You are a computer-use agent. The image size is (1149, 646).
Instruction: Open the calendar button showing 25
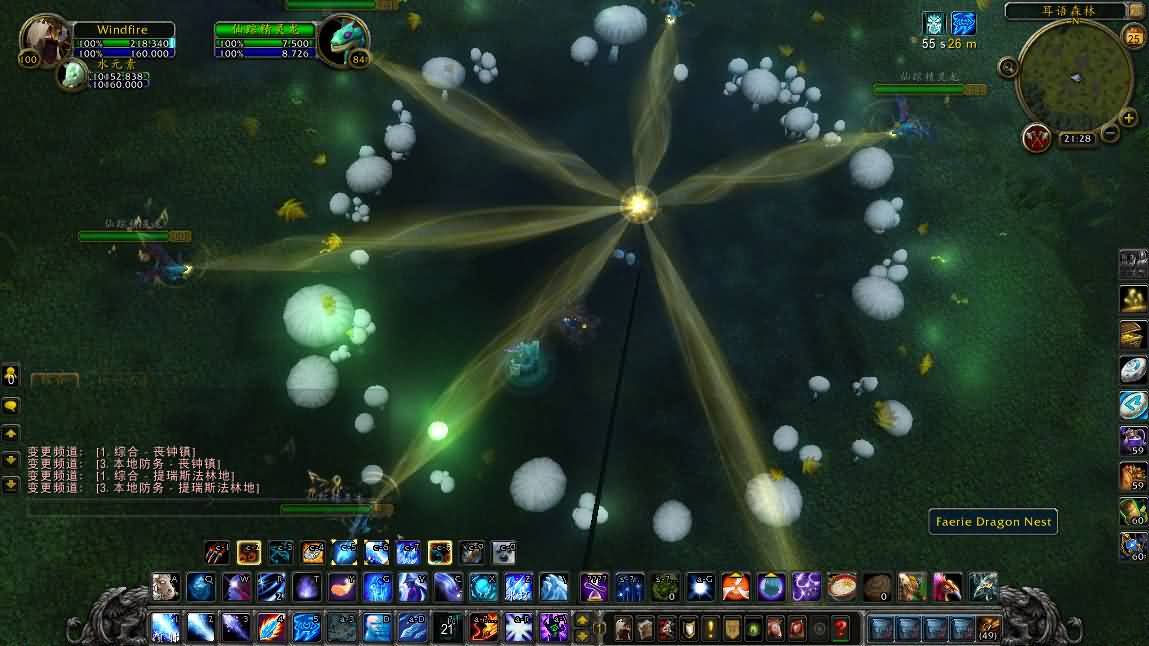coord(1134,38)
